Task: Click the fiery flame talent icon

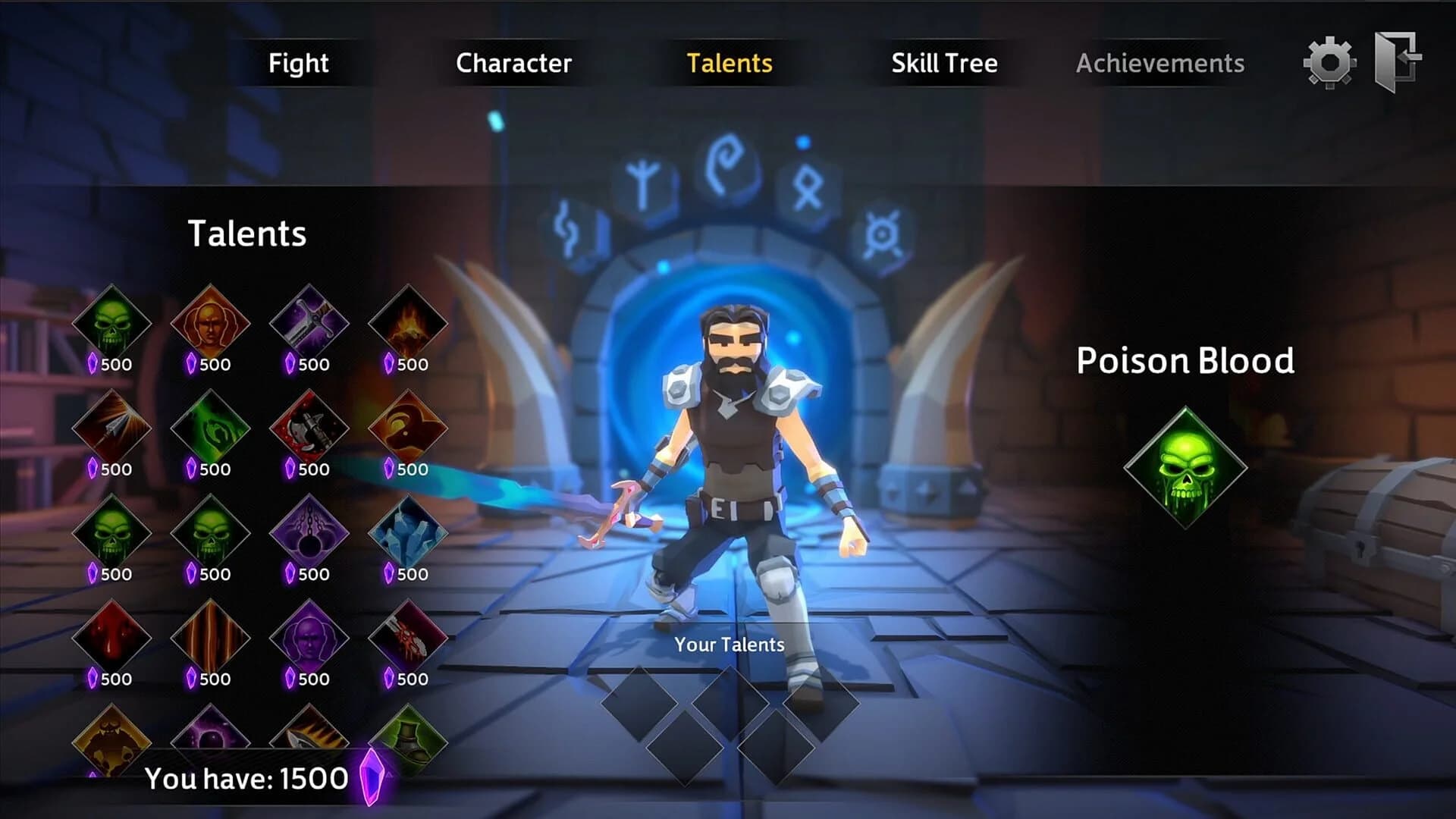Action: click(x=408, y=322)
